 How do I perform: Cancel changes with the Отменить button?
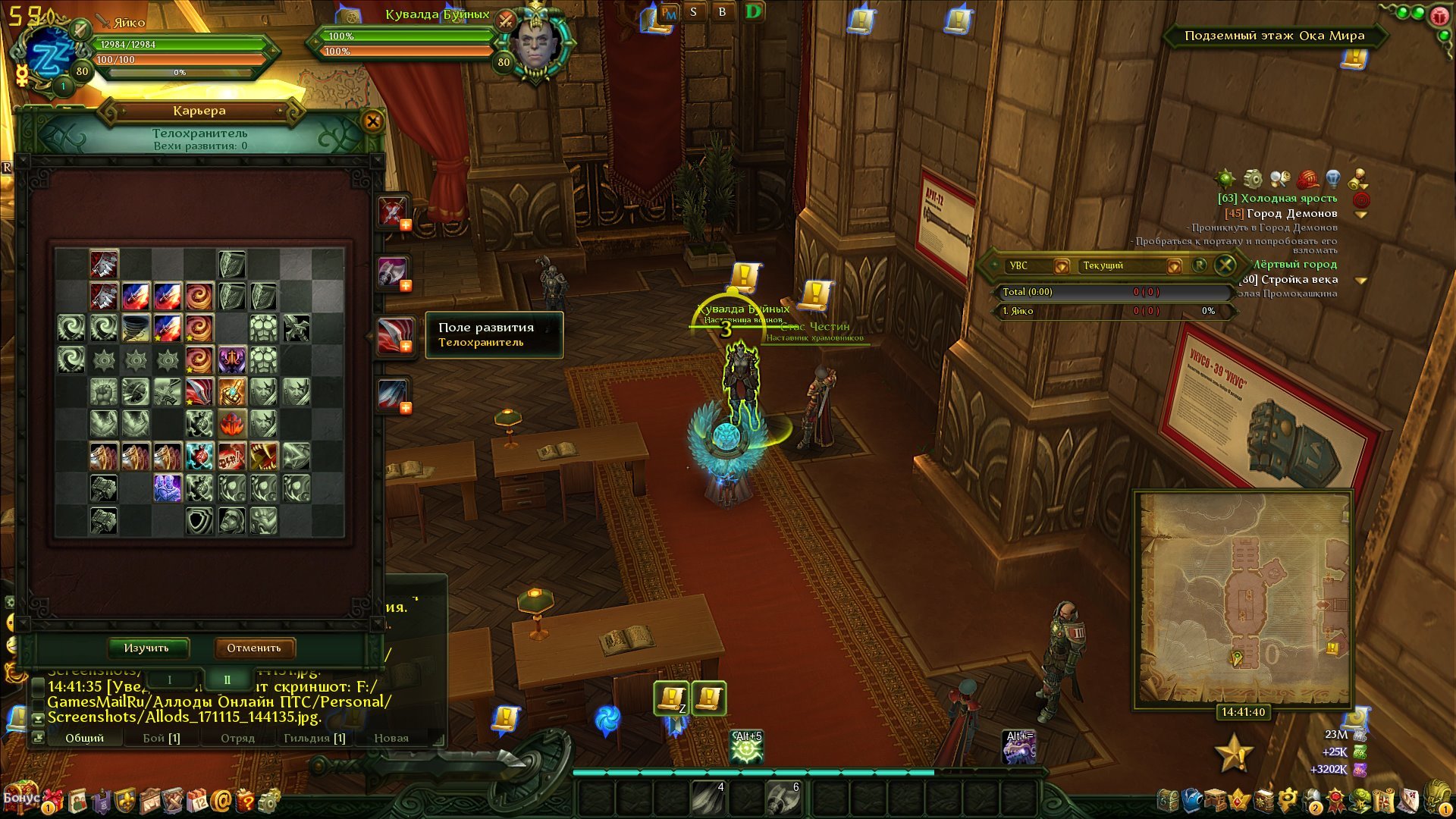(x=254, y=648)
